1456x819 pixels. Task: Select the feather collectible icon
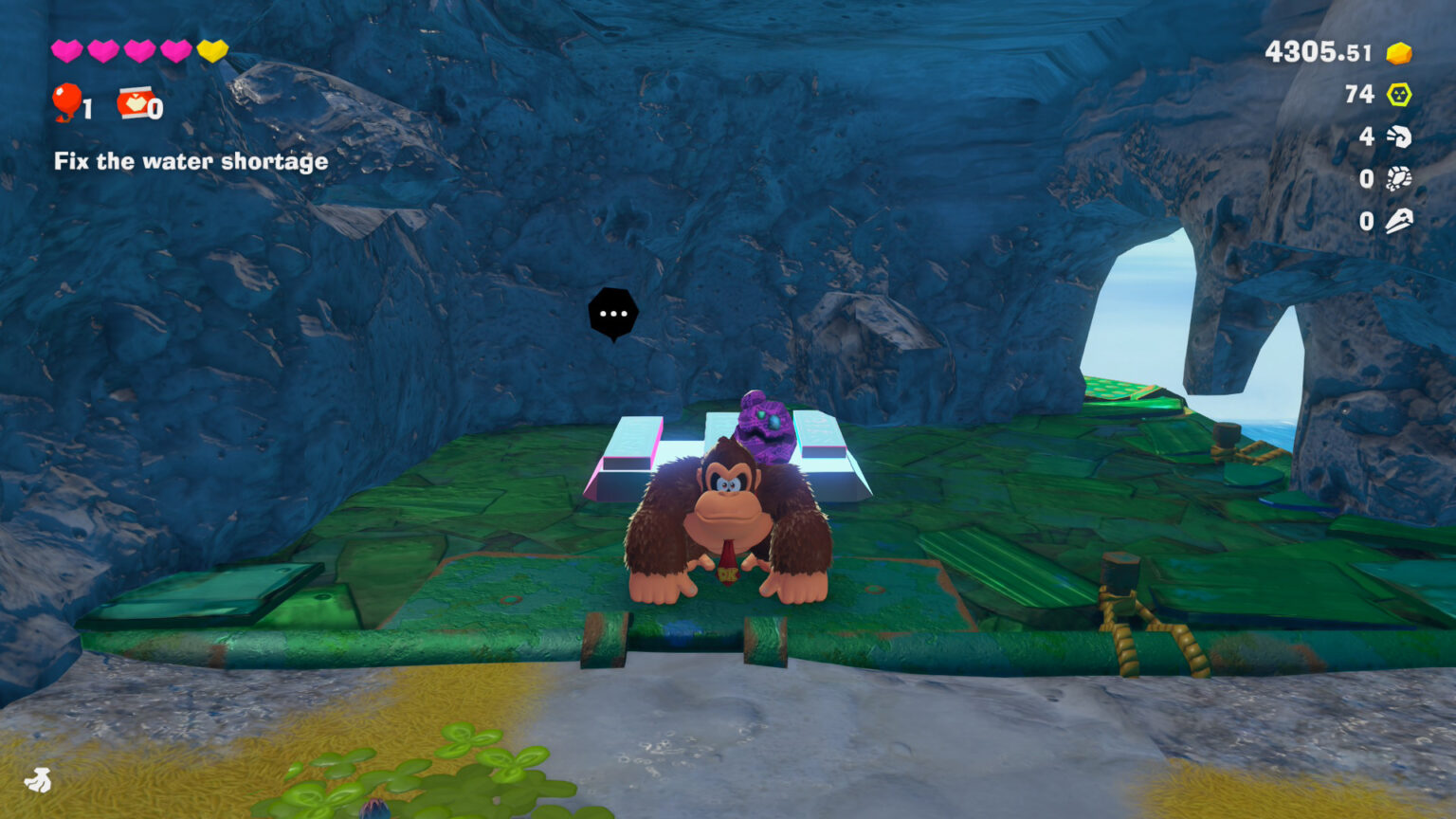1398,220
